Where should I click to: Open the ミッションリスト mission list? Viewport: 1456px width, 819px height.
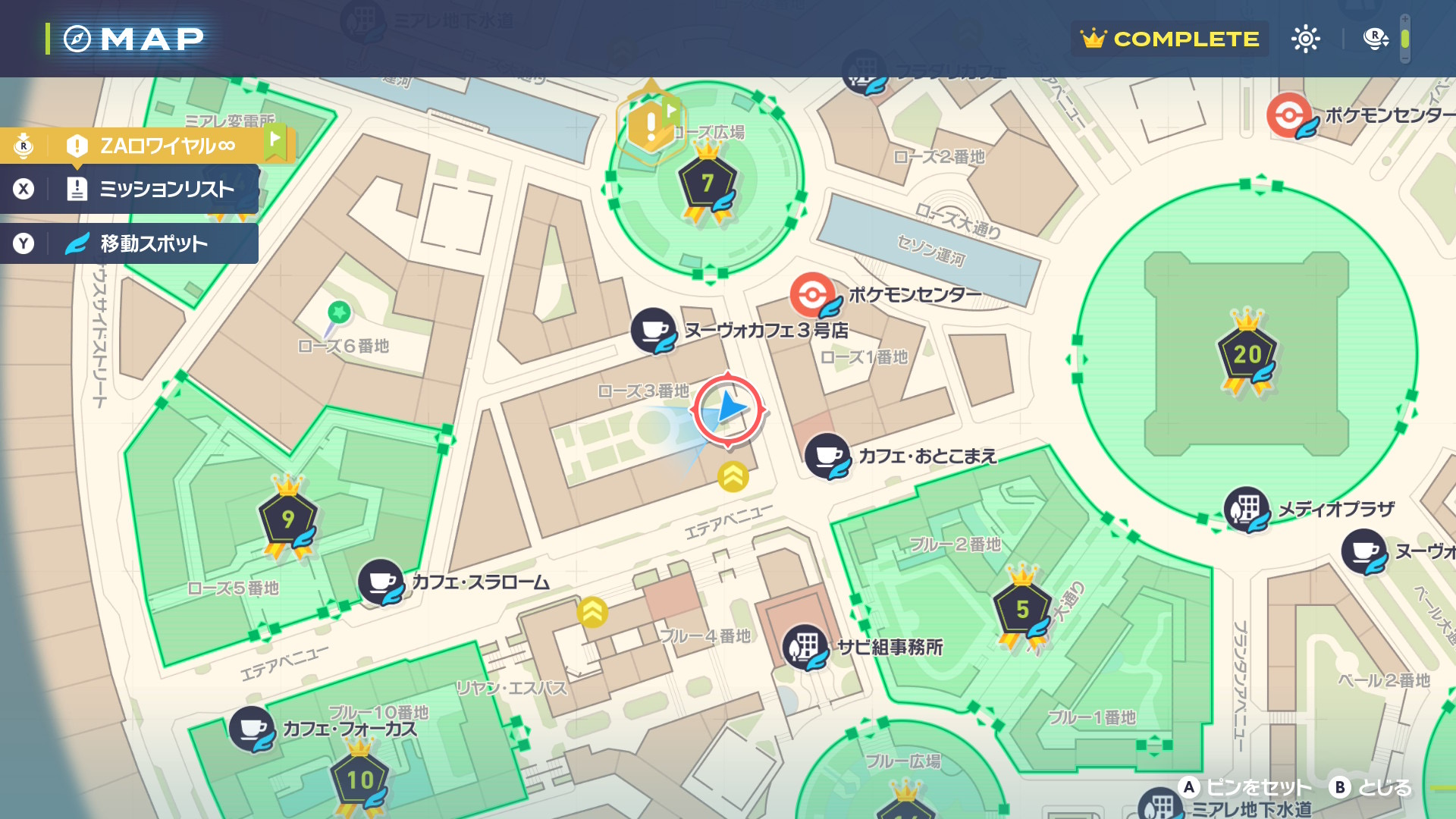point(152,189)
